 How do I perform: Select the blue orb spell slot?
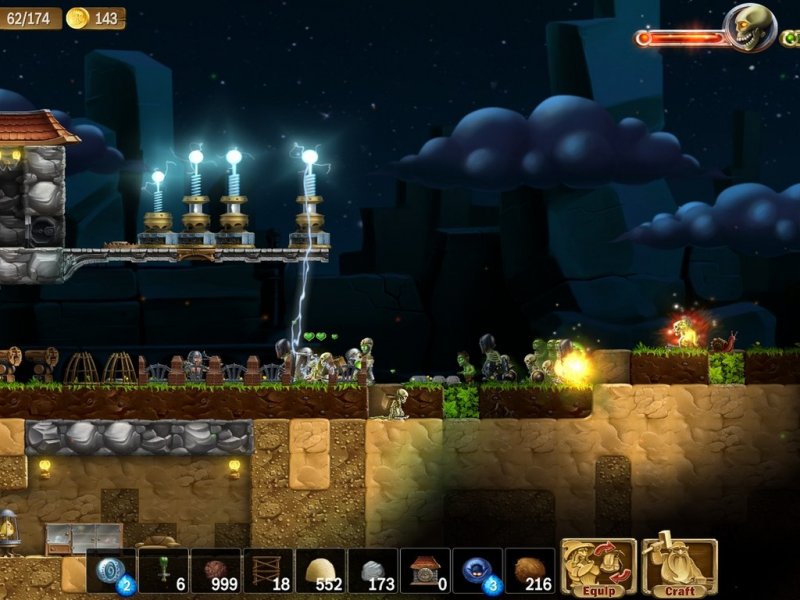click(x=477, y=571)
